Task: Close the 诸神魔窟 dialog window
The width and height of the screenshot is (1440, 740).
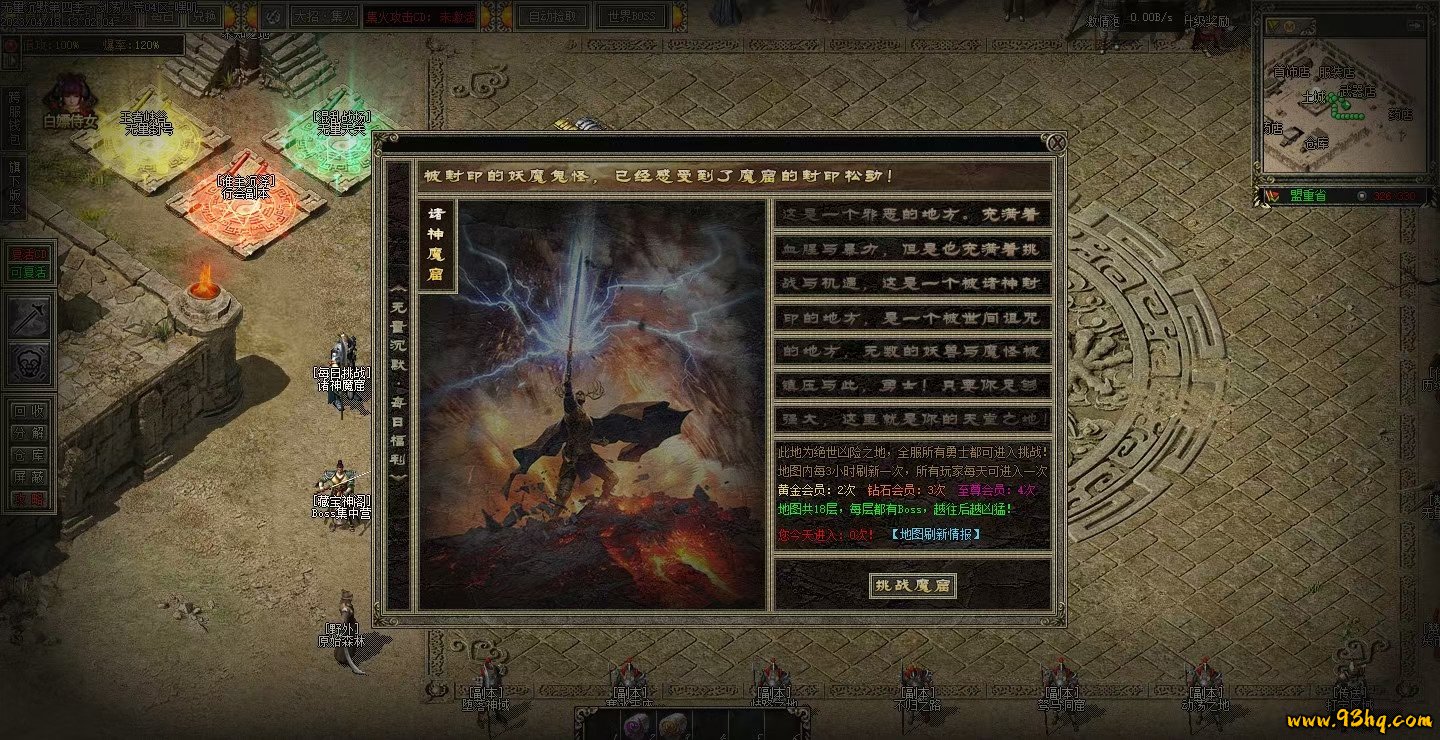Action: [x=1055, y=143]
